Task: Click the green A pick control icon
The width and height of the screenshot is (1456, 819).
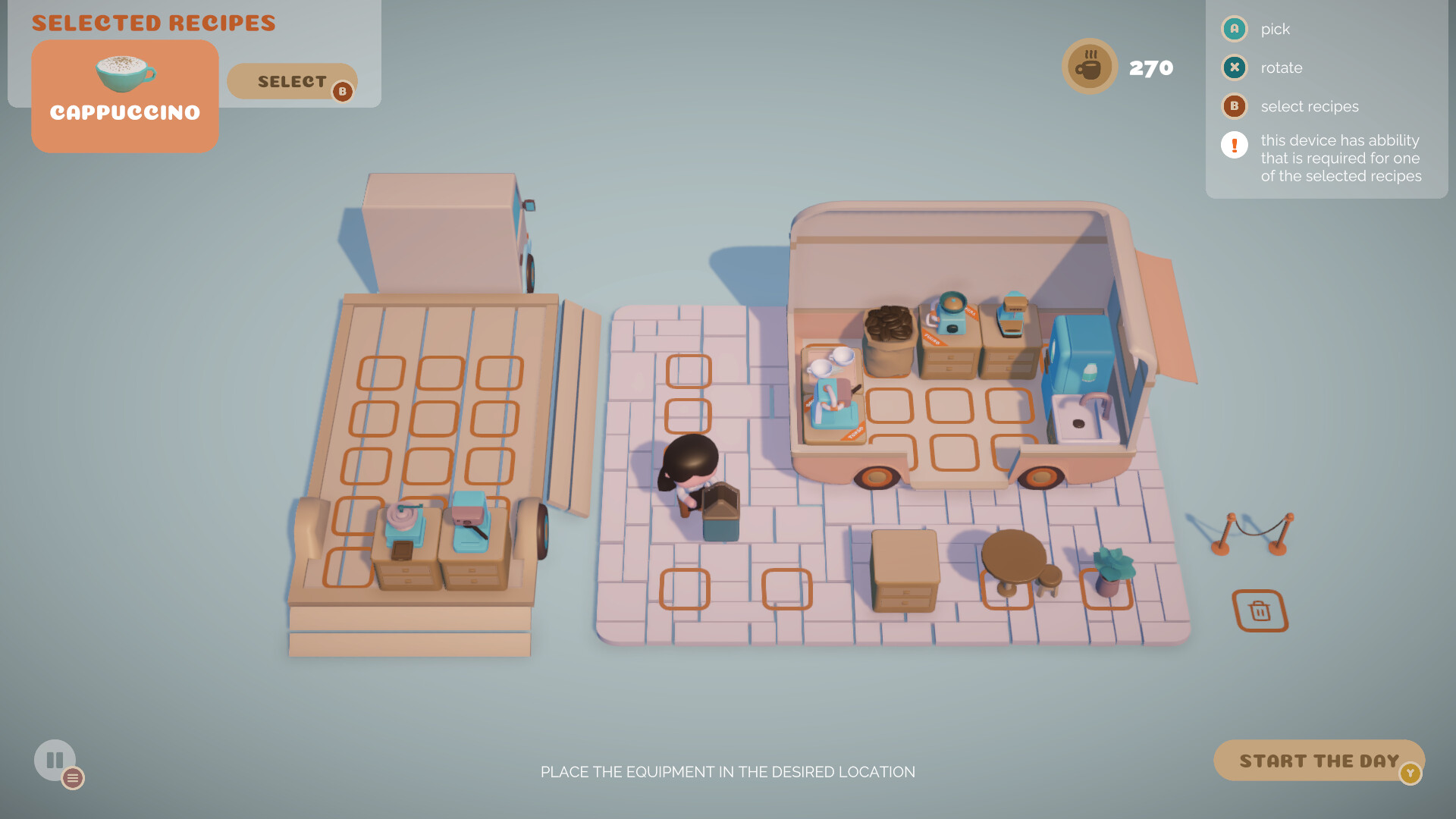Action: [x=1234, y=29]
